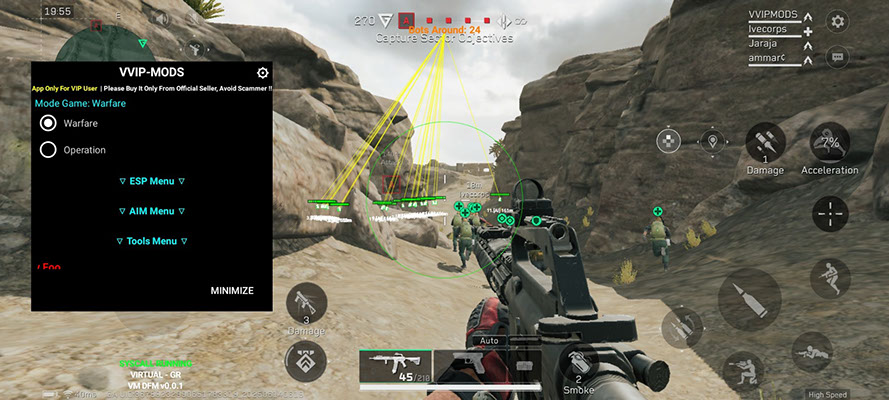This screenshot has width=889, height=400.
Task: Open the VVIP-MODS gear settings
Action: point(263,73)
